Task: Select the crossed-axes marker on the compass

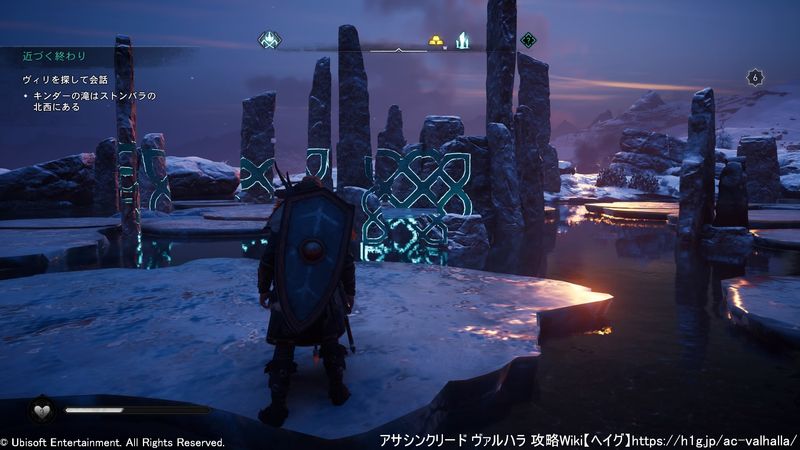Action: [268, 41]
